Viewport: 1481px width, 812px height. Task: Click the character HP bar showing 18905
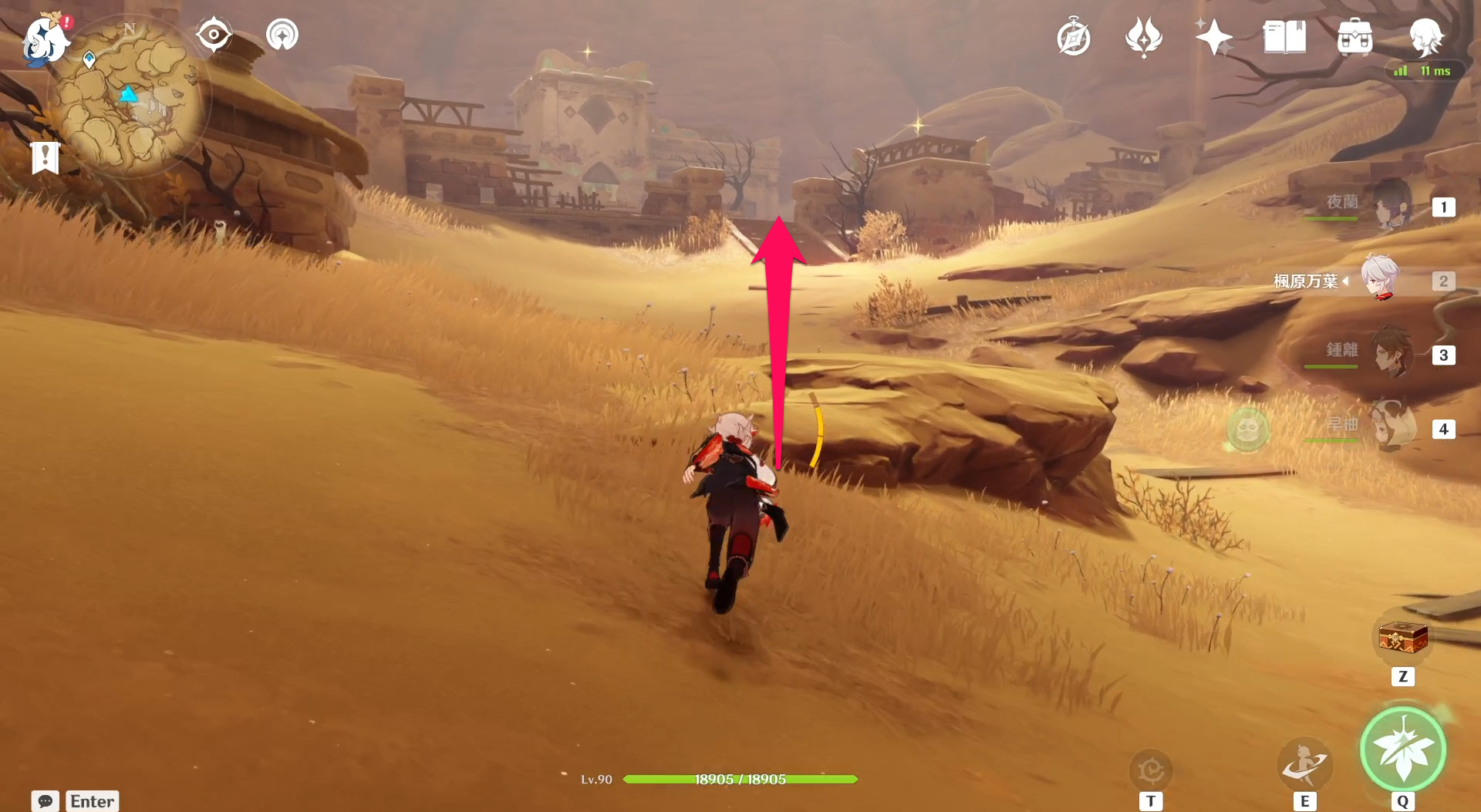click(x=740, y=779)
